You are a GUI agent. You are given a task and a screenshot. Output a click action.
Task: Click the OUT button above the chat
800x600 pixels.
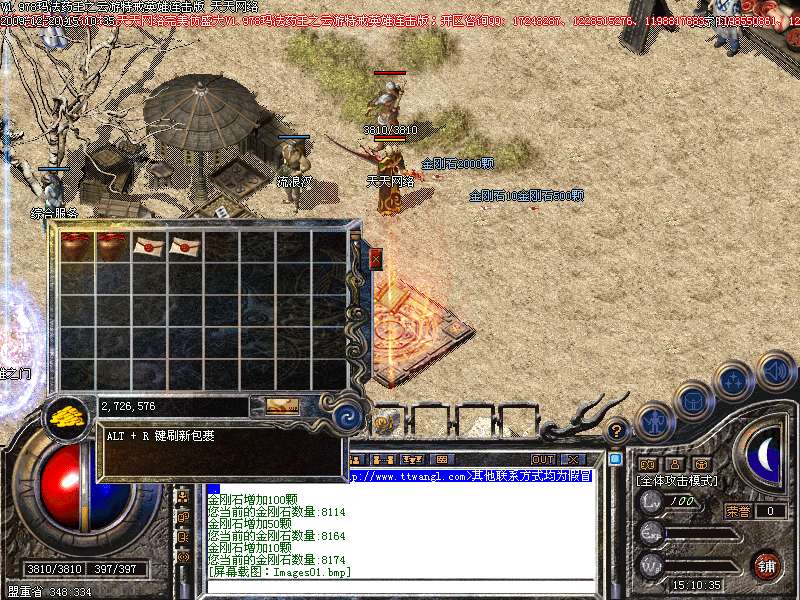542,459
